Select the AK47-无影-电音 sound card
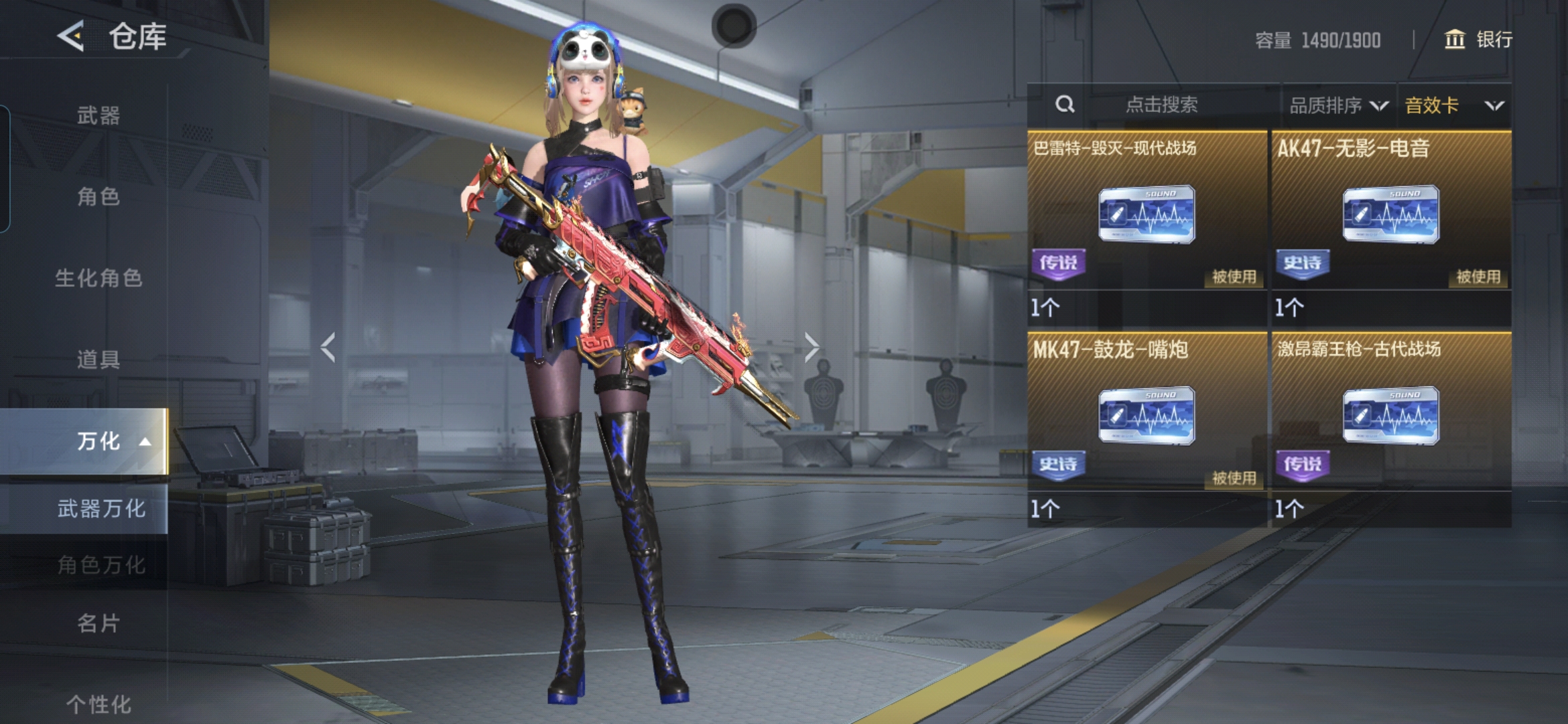The image size is (1568, 724). point(1390,215)
